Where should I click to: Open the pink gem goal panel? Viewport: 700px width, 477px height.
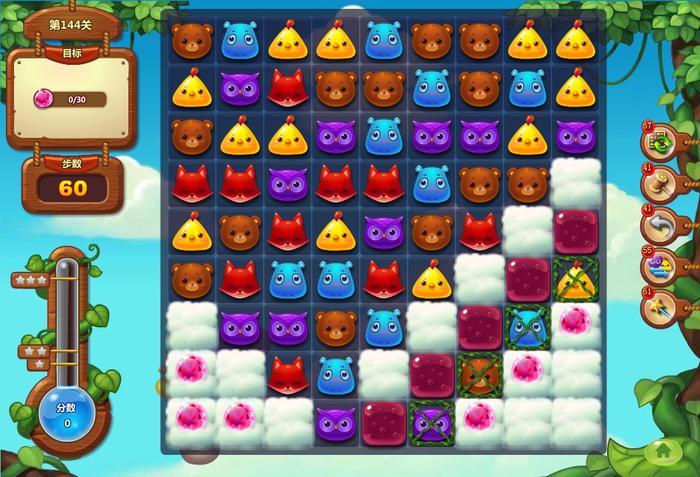[x=72, y=98]
